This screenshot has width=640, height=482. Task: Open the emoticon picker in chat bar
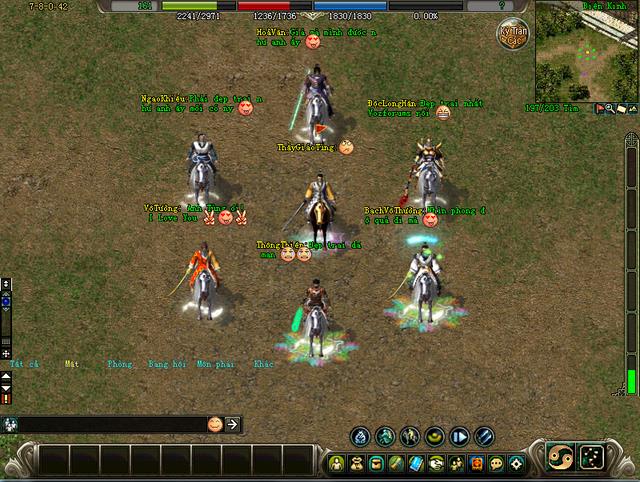click(x=215, y=424)
